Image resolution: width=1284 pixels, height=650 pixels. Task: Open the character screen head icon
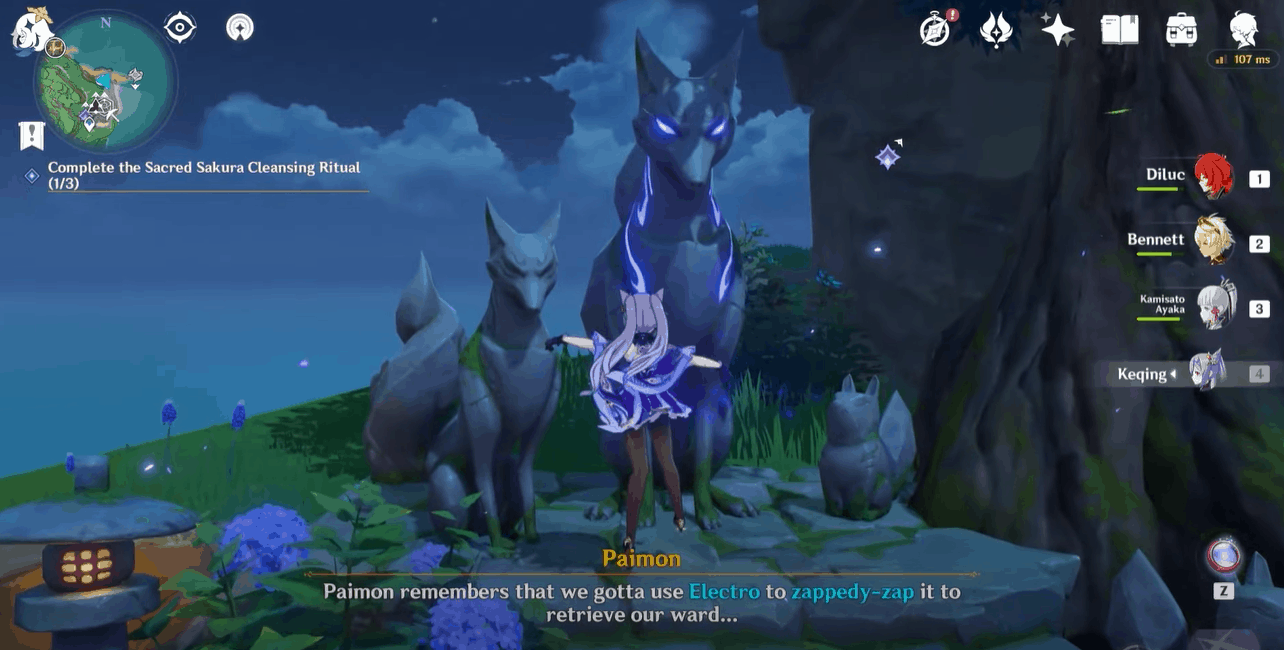1243,29
